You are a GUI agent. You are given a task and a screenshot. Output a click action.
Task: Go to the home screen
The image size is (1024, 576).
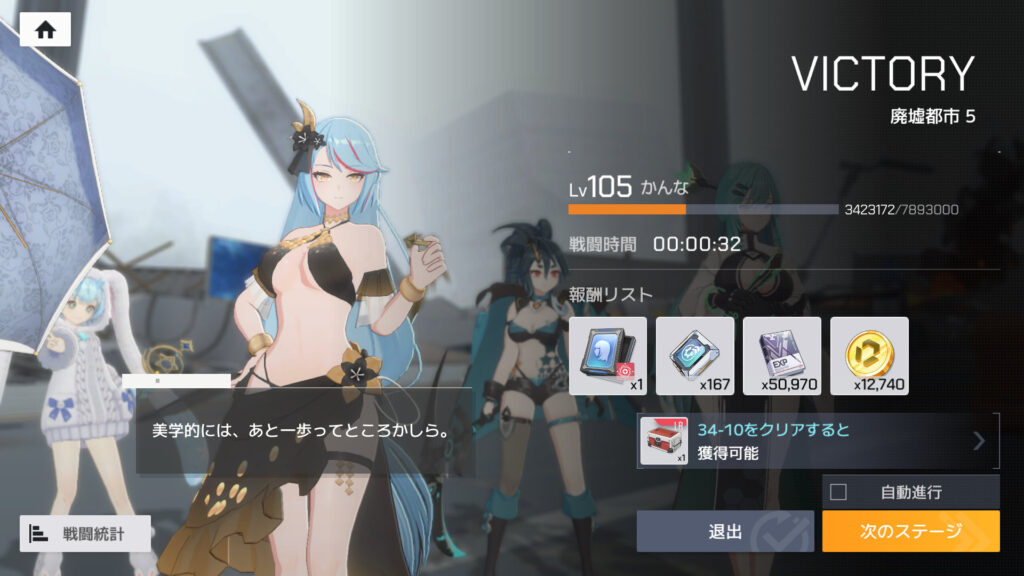tap(45, 30)
